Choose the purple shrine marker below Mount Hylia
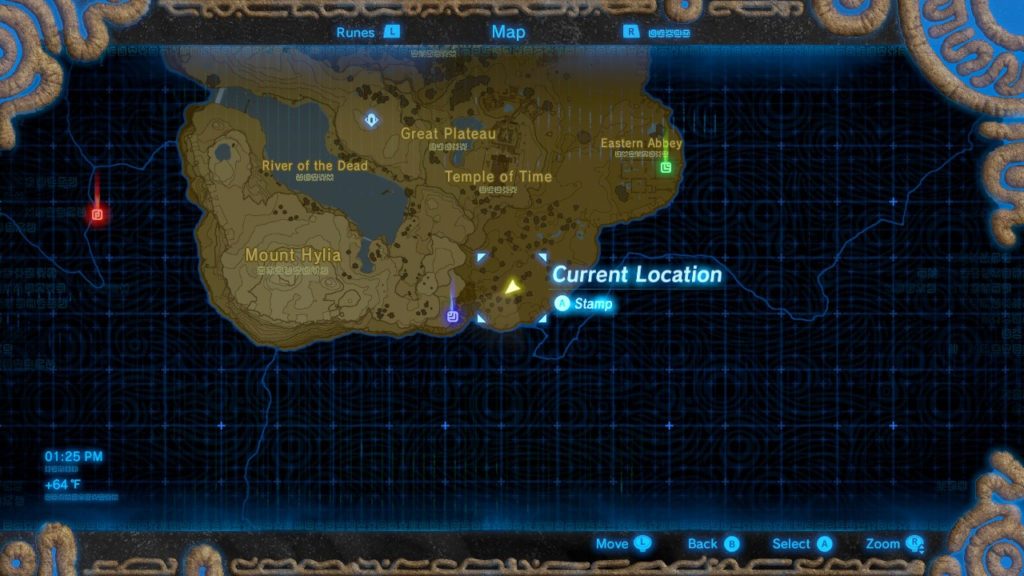 [453, 317]
